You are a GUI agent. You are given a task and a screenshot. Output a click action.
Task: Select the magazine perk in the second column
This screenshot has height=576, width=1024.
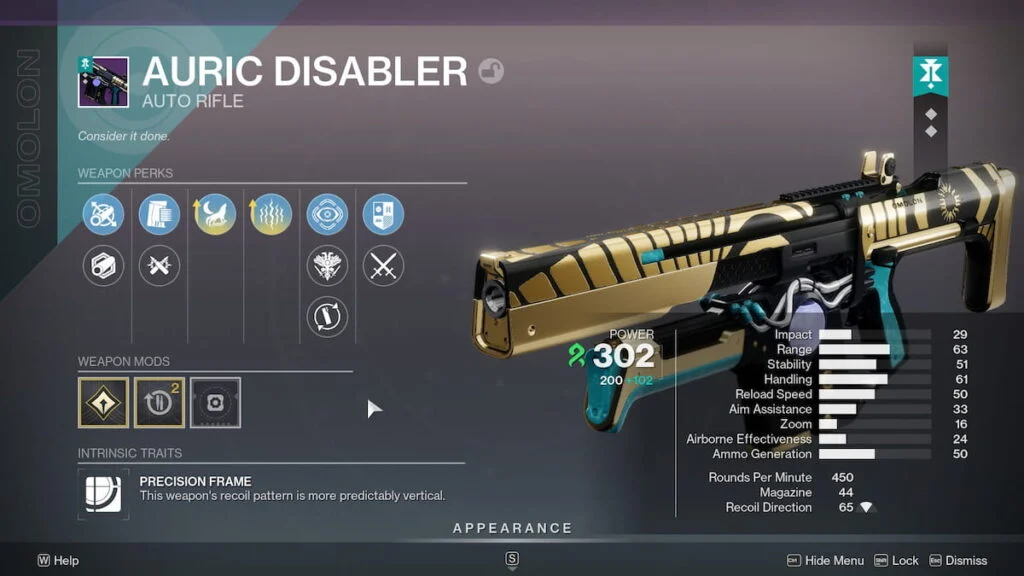click(x=159, y=215)
